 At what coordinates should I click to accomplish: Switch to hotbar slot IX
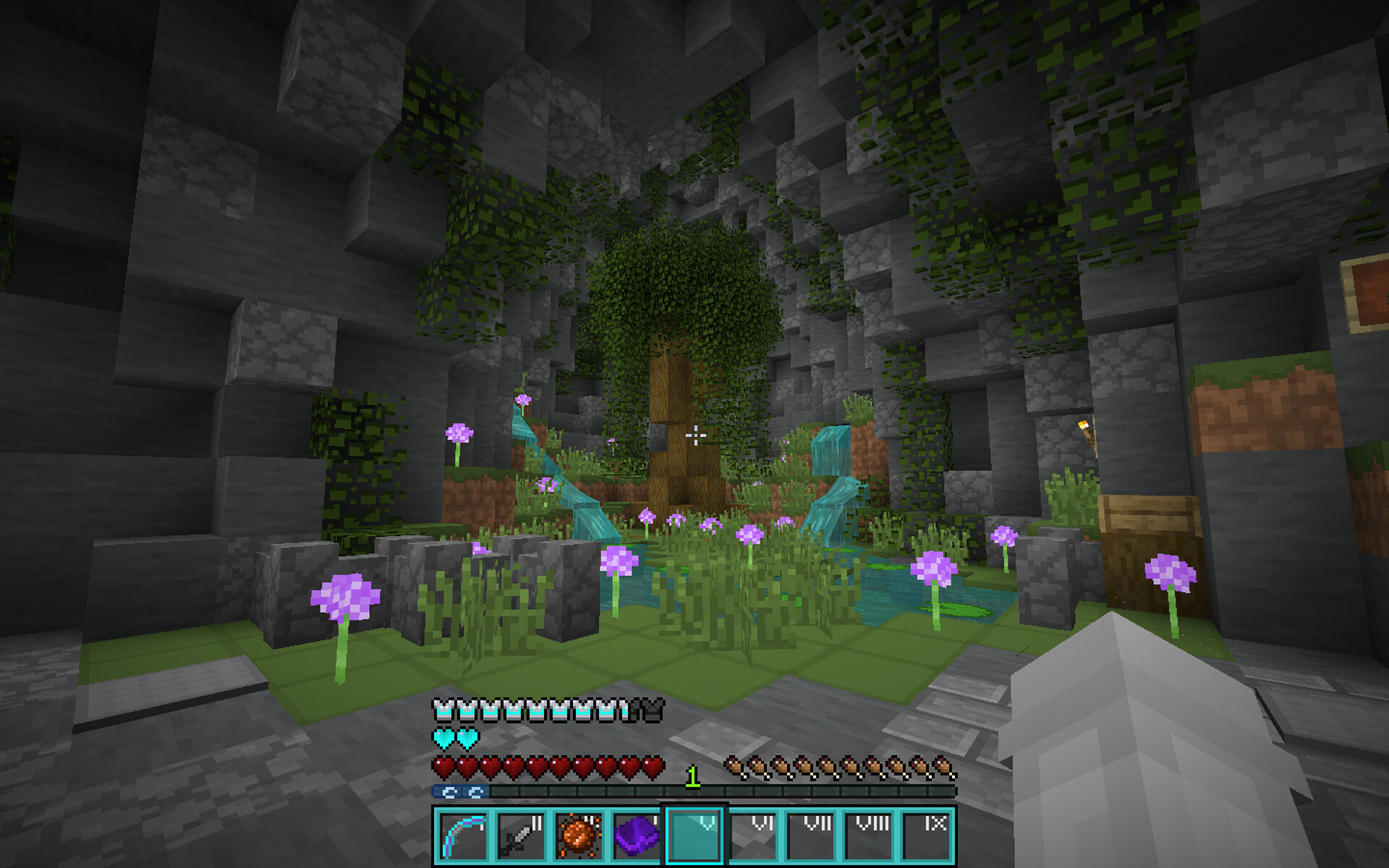coord(926,835)
